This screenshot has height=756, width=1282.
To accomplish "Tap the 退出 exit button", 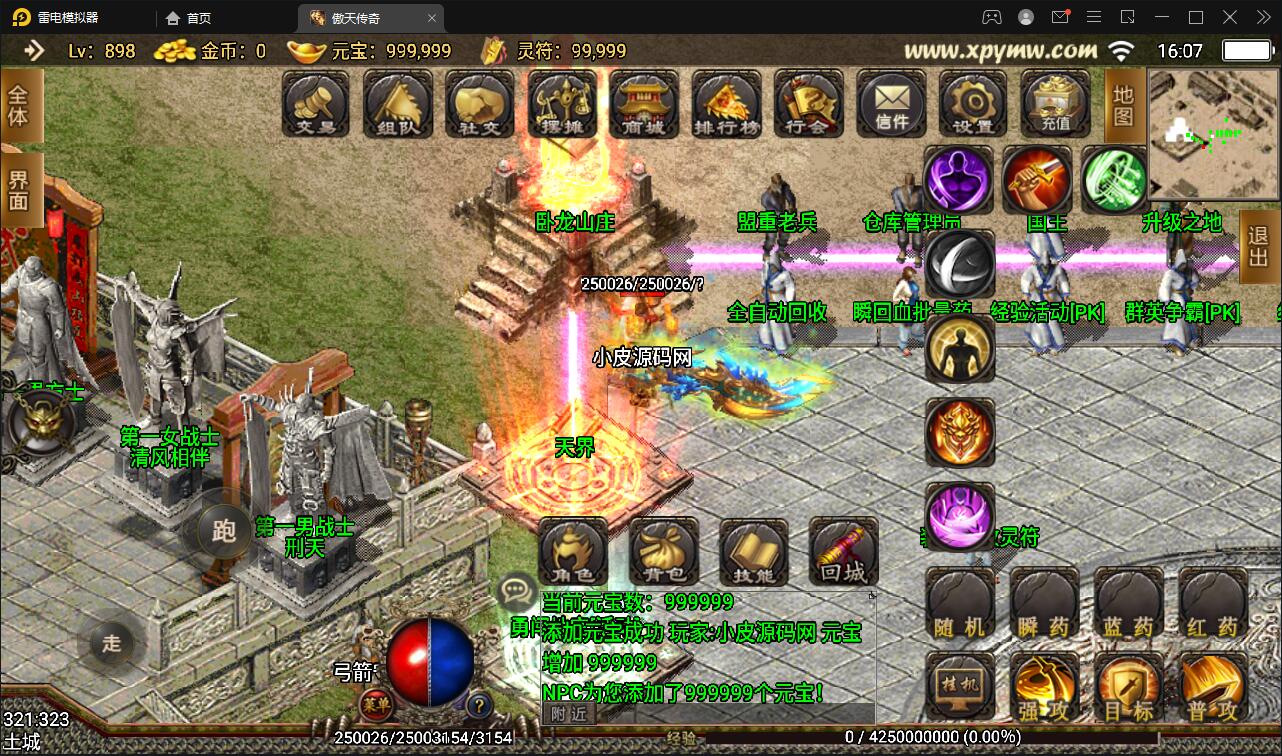I will tap(1260, 247).
